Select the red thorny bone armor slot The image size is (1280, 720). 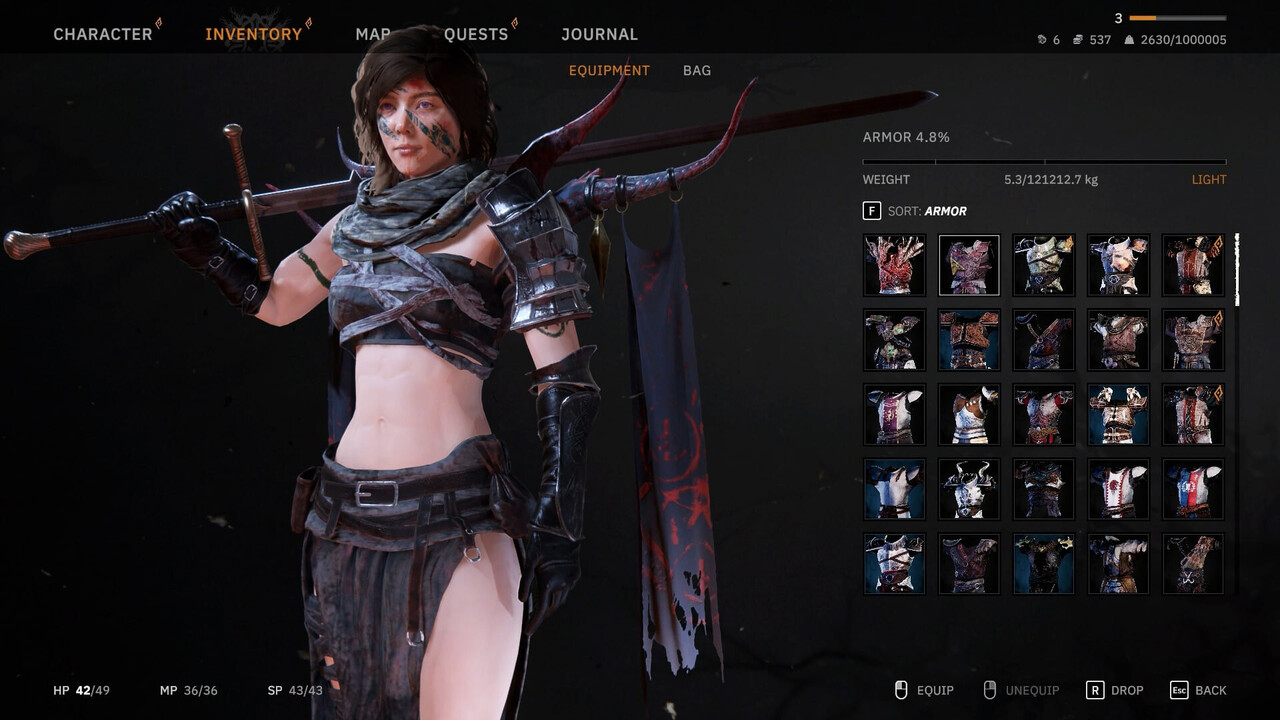[x=894, y=265]
